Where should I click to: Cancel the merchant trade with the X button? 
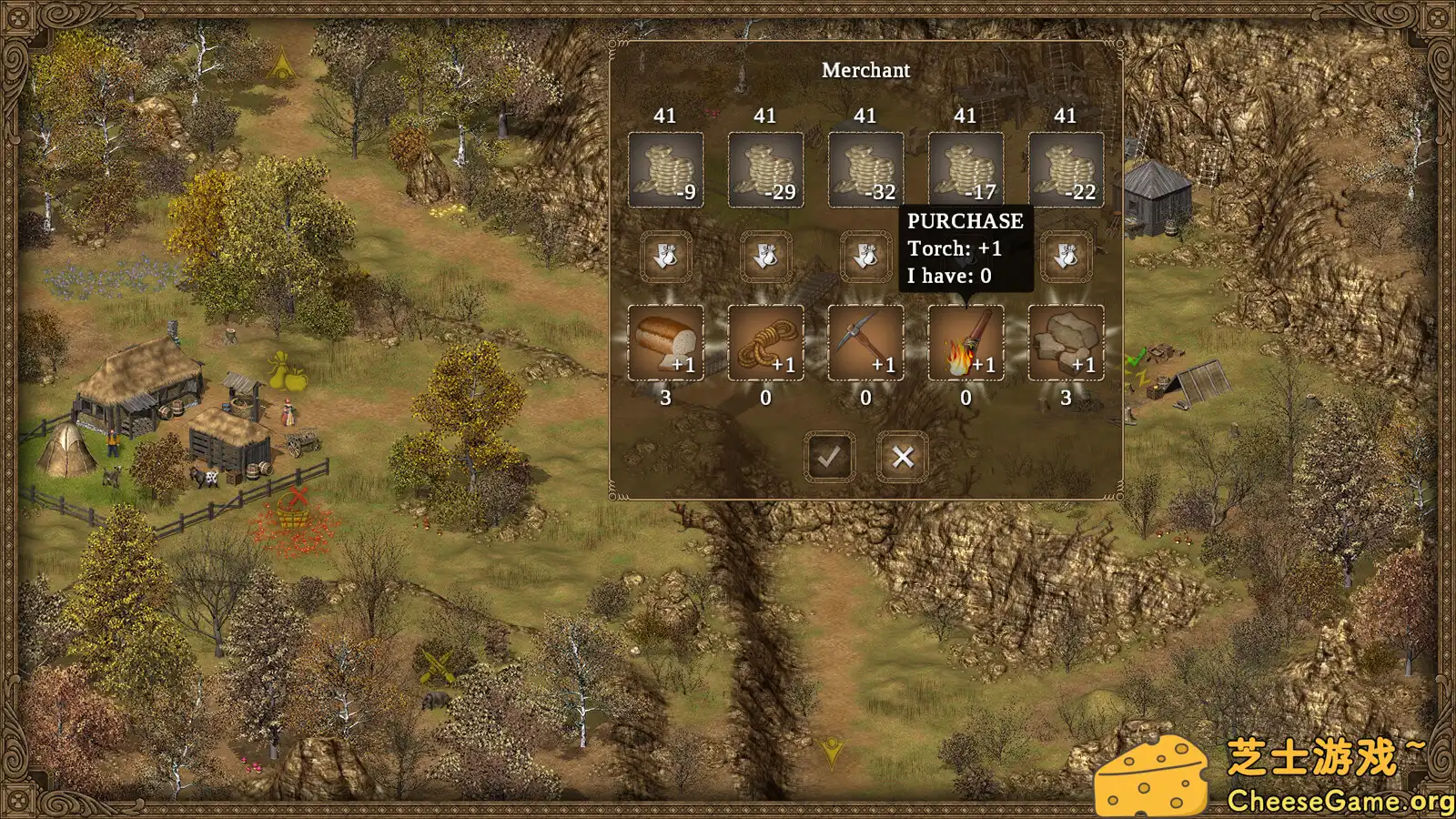point(902,457)
